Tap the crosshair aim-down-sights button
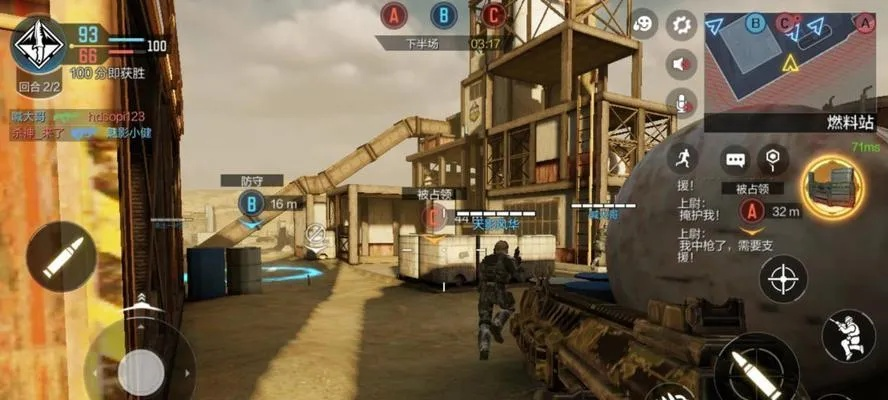 (784, 279)
